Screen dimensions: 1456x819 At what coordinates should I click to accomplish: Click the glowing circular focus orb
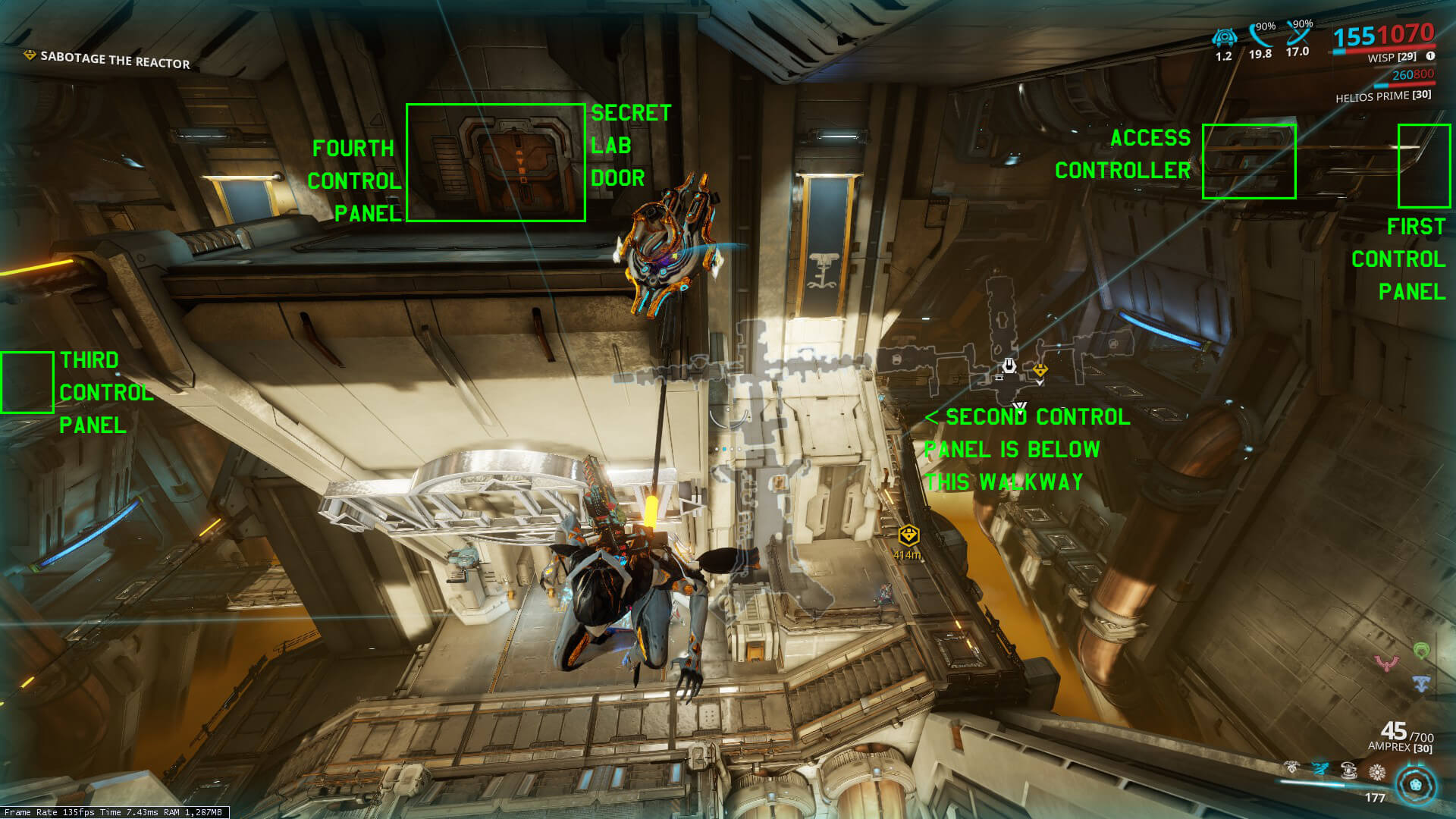pos(1416,785)
